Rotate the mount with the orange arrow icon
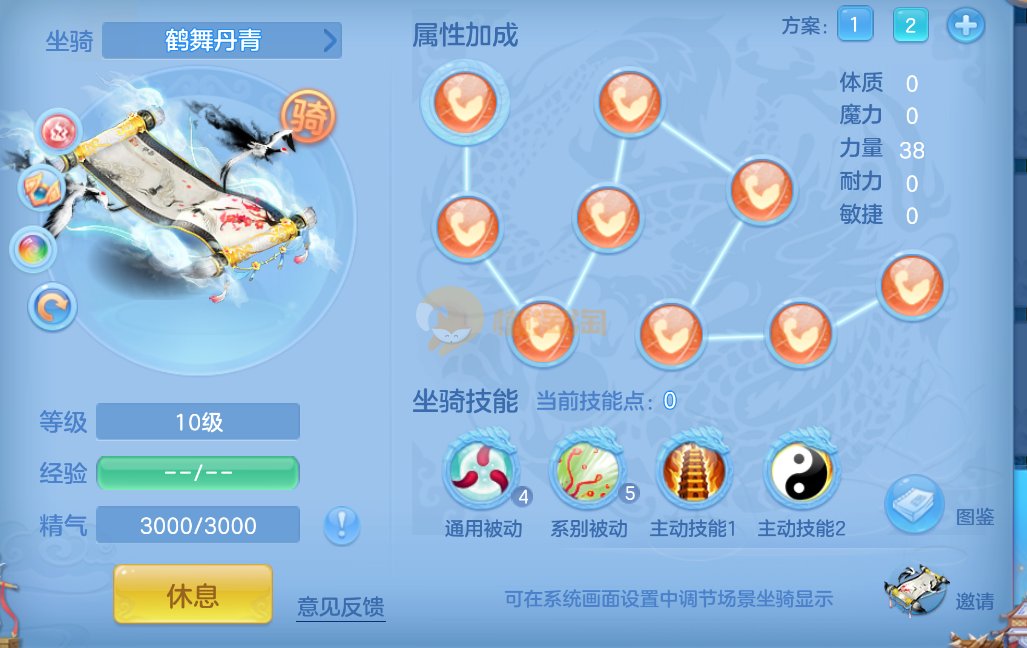This screenshot has width=1027, height=648. click(x=53, y=307)
